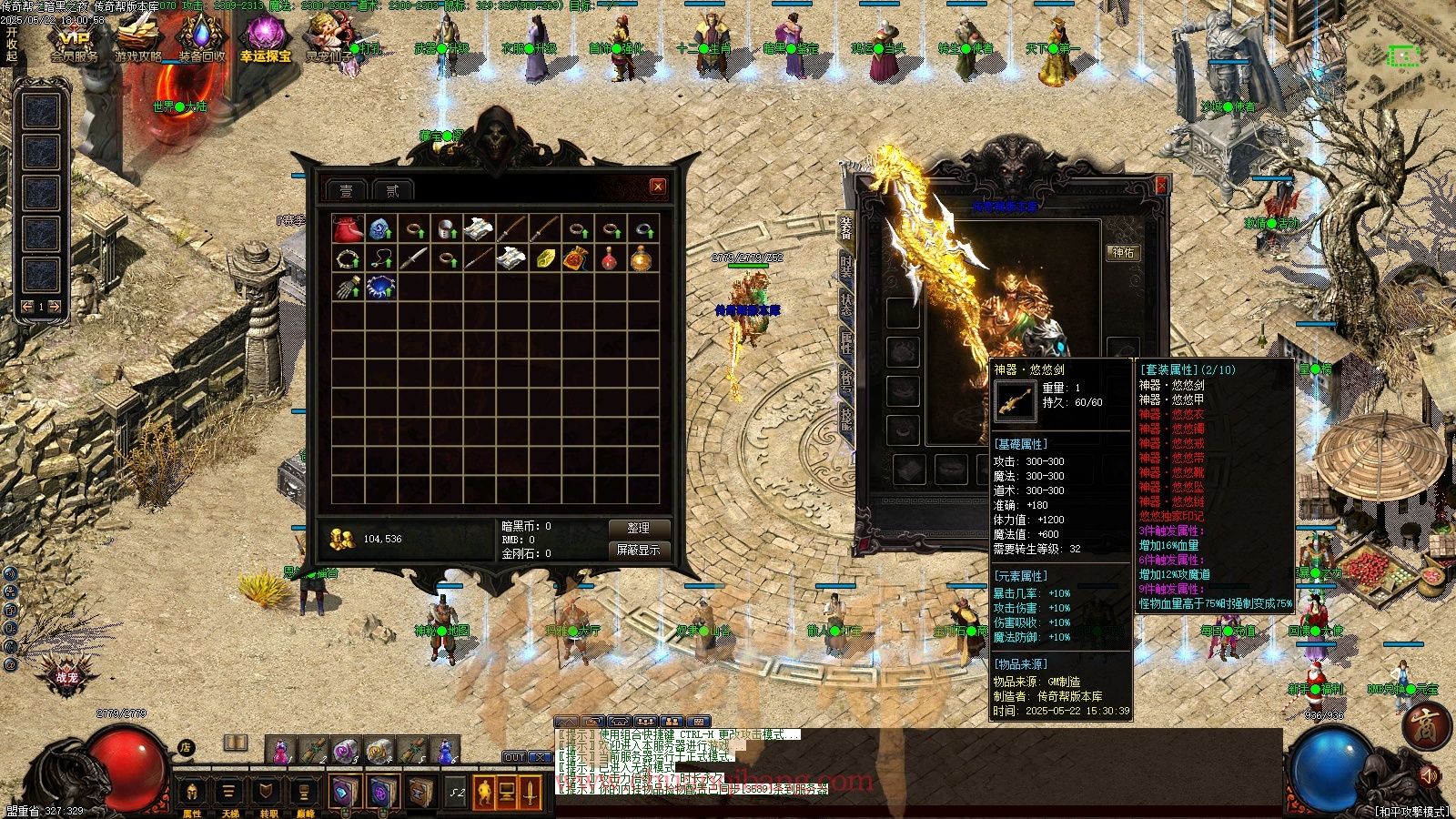The width and height of the screenshot is (1456, 819).
Task: Open the 神佑 blessing button
Action: click(x=1123, y=252)
